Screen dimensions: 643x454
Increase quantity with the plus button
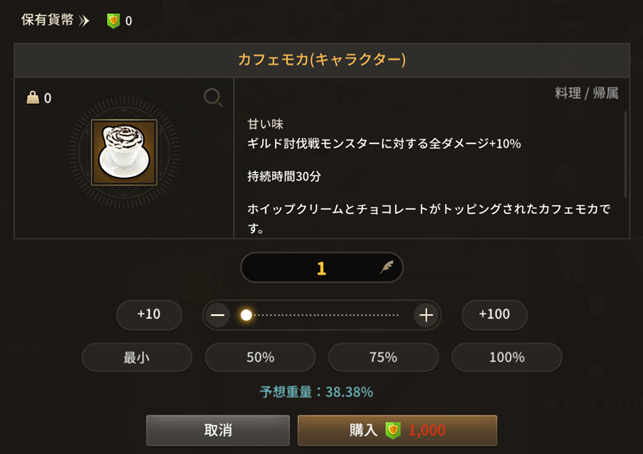pyautogui.click(x=426, y=315)
